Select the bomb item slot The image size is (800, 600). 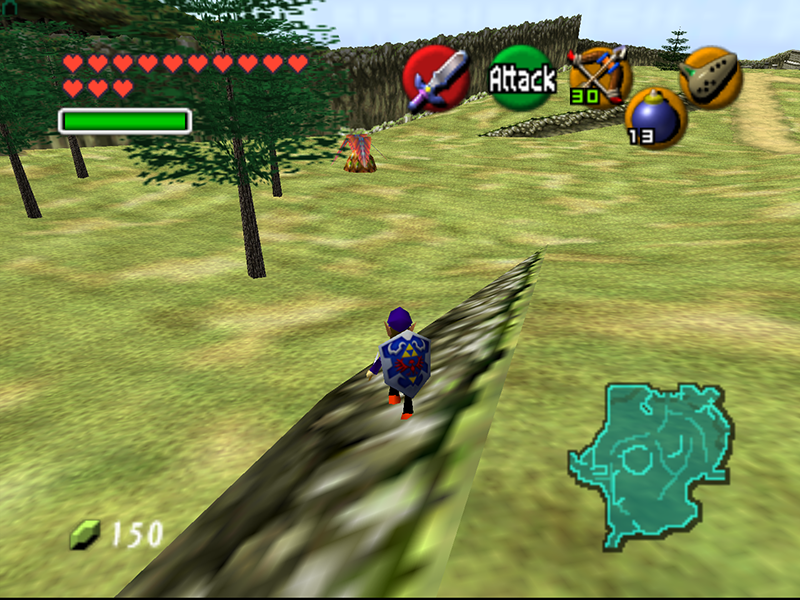pyautogui.click(x=655, y=116)
